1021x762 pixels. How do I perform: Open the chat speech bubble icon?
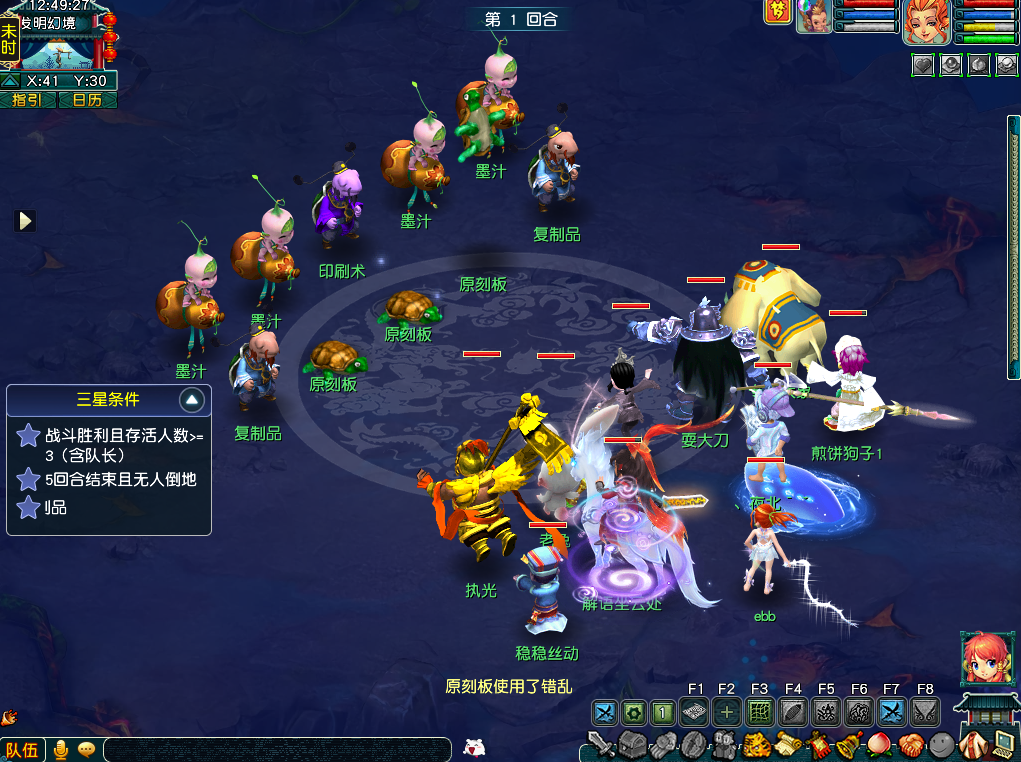[86, 749]
